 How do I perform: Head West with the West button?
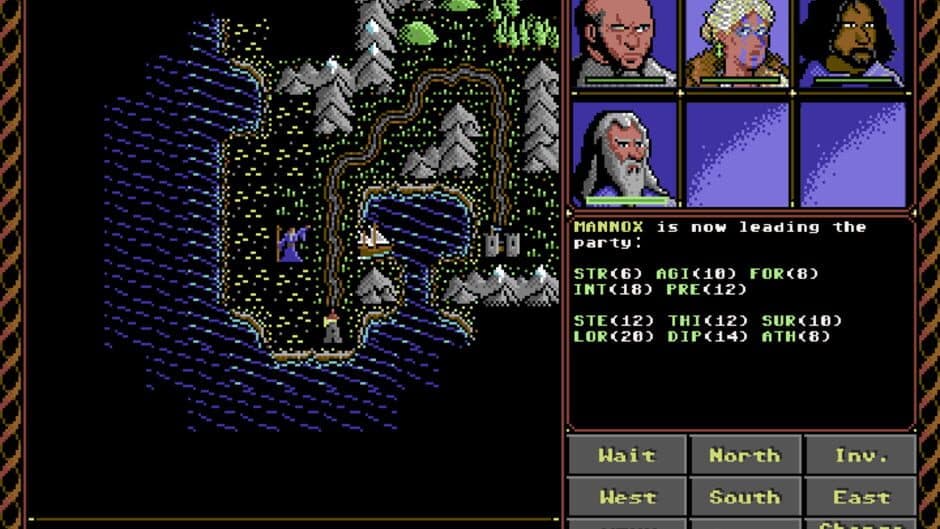[x=627, y=496]
